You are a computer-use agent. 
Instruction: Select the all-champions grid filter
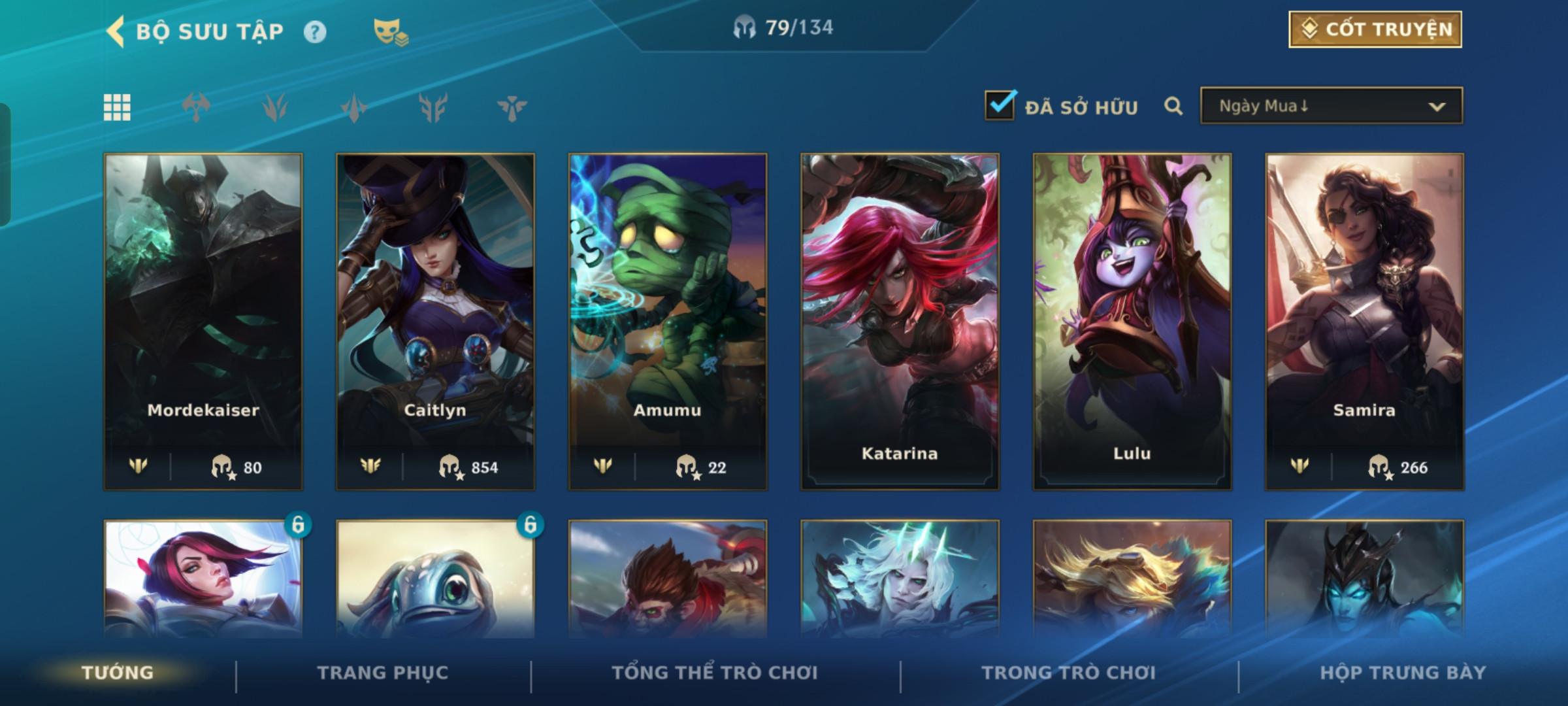[117, 107]
